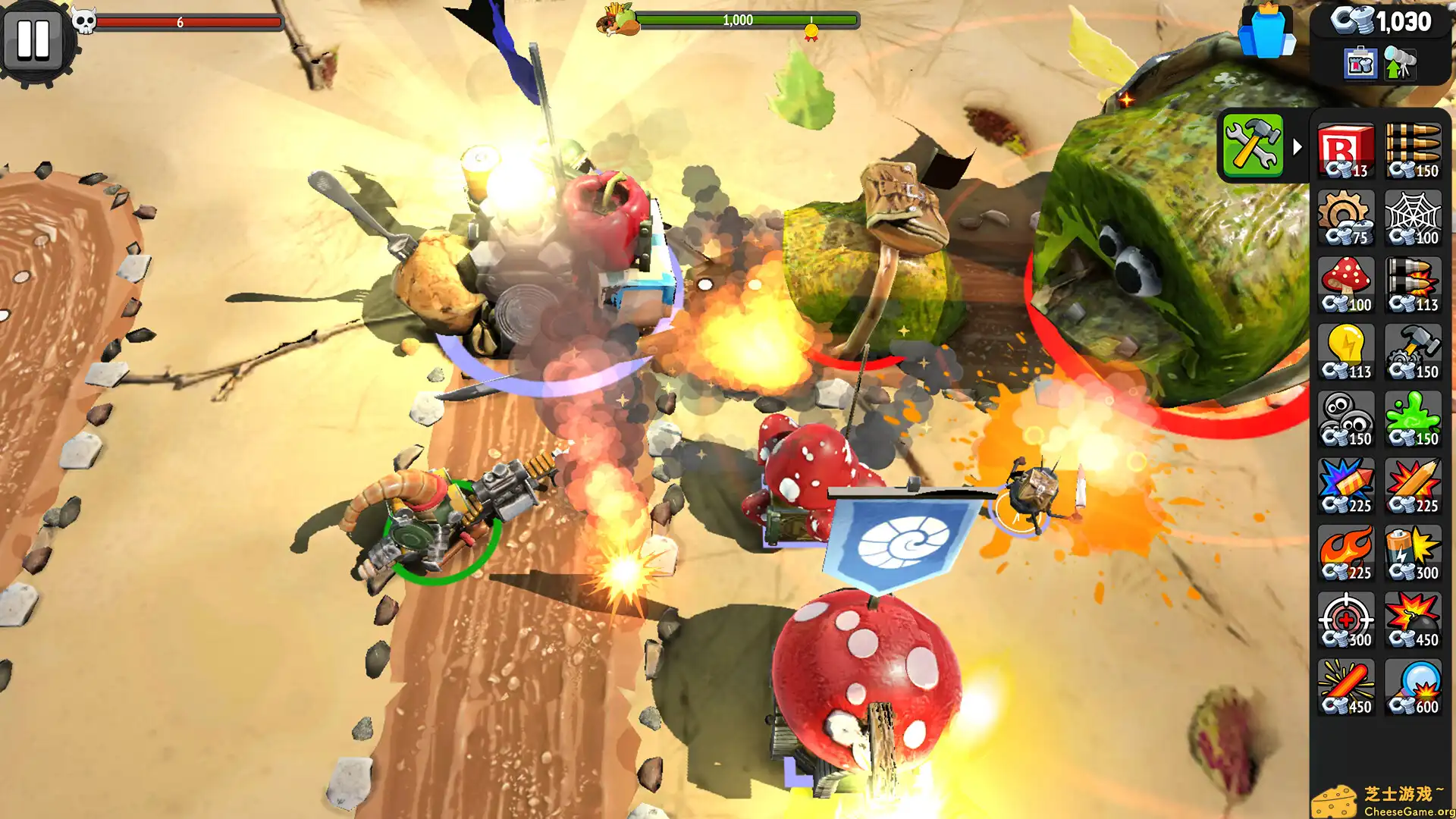Pick the magnifying-glass weapon costing 600
The width and height of the screenshot is (1456, 819).
pyautogui.click(x=1414, y=685)
